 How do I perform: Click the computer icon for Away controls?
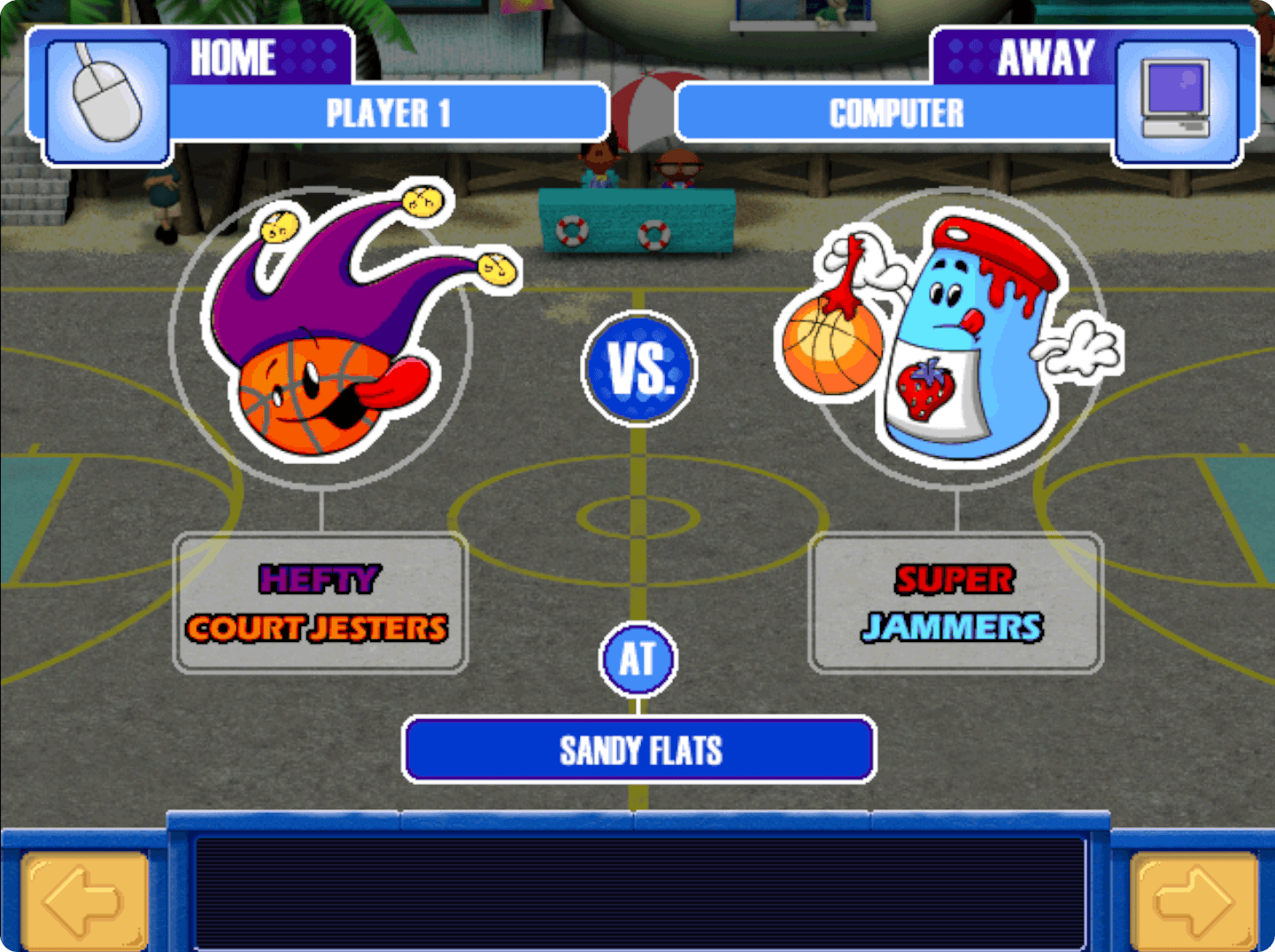(1174, 97)
